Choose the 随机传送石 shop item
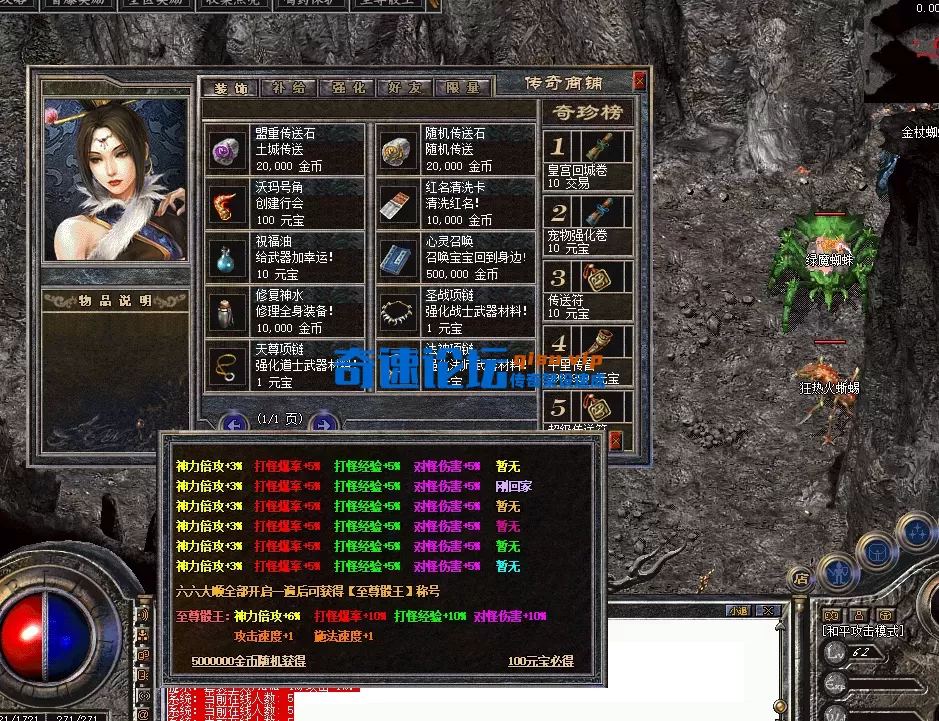 coord(456,149)
